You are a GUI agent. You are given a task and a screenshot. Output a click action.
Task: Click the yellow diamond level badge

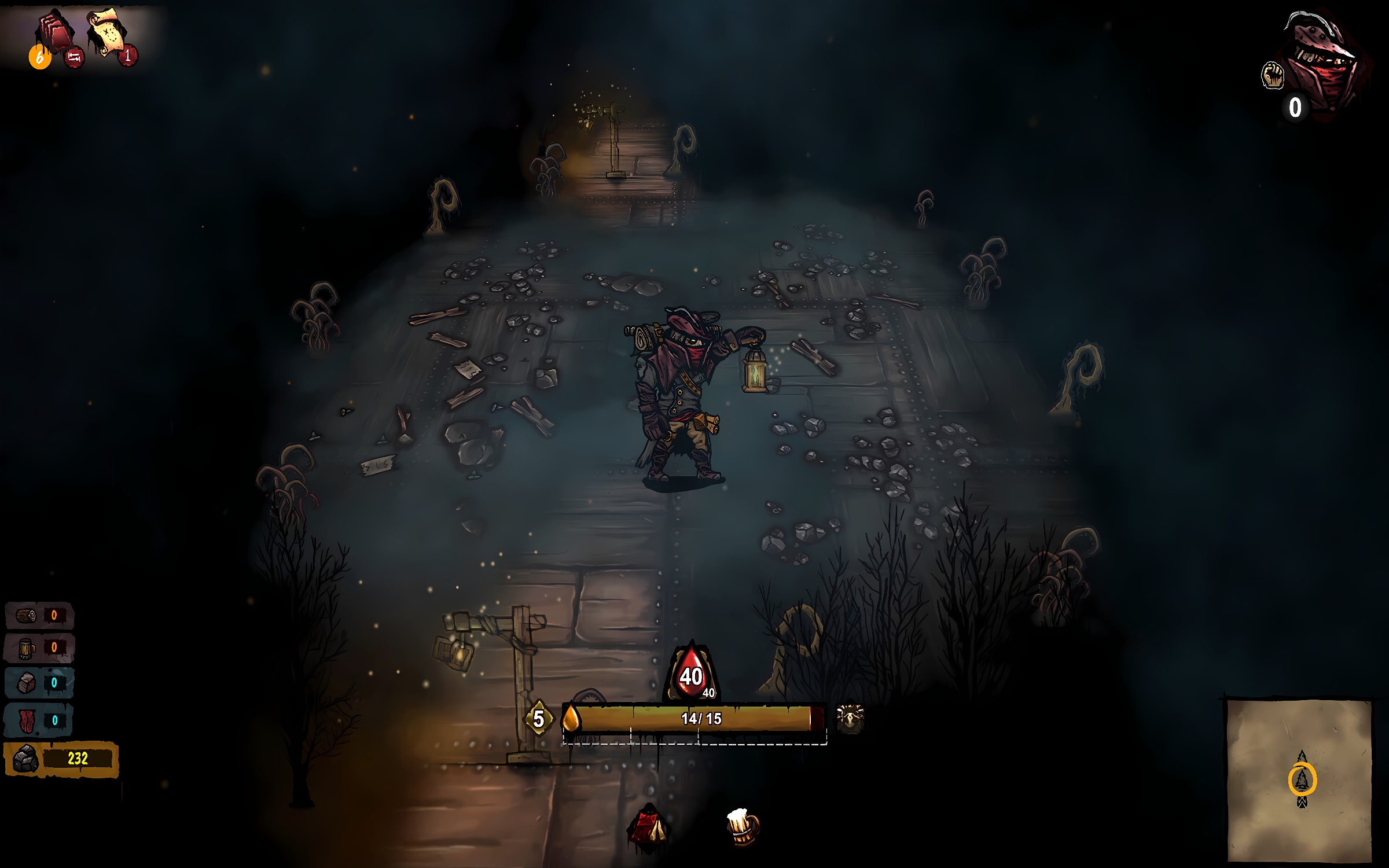click(x=538, y=719)
